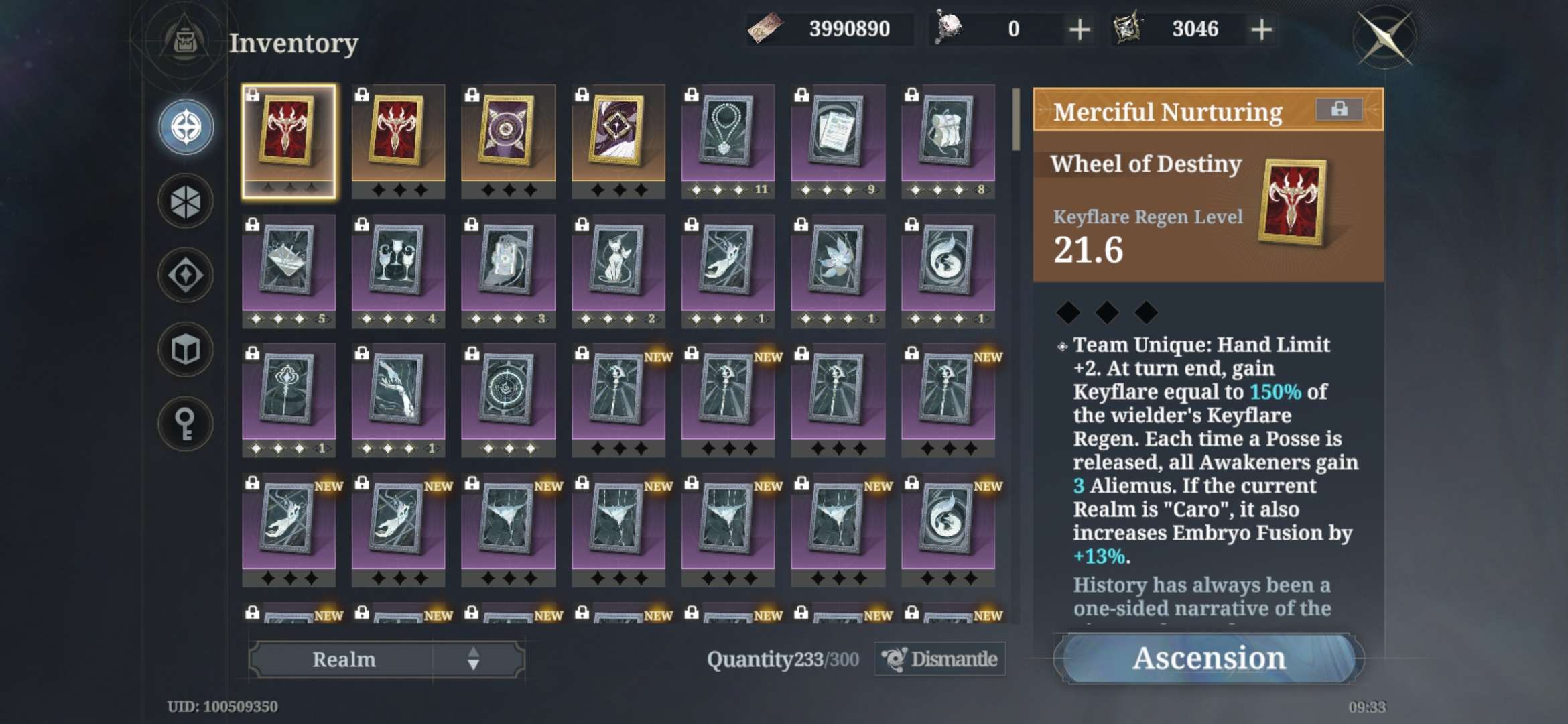
Task: Toggle lock on Merciful Nurturing
Action: pos(1339,109)
